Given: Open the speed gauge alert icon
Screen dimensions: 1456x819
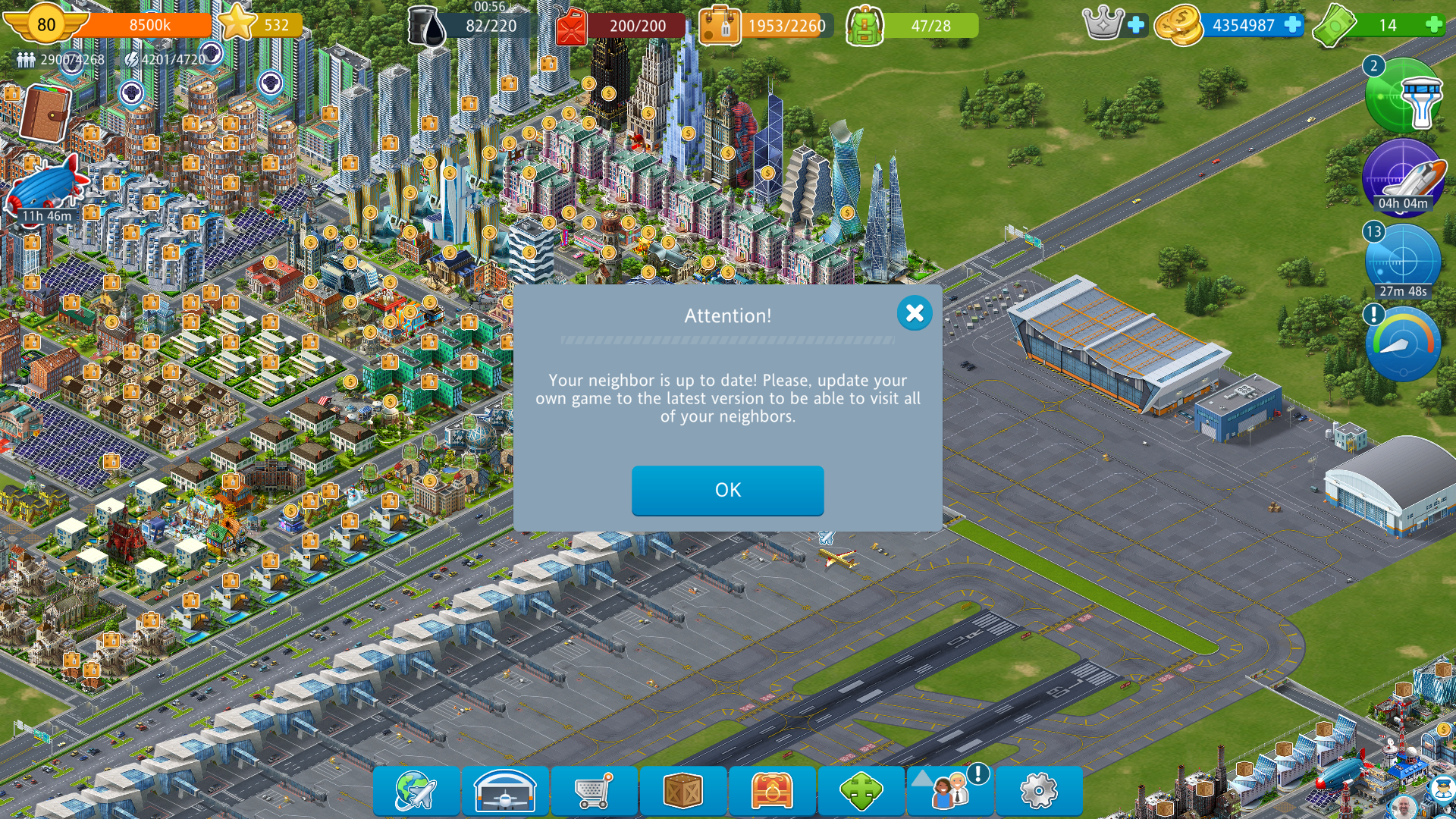Looking at the screenshot, I should tap(1403, 344).
